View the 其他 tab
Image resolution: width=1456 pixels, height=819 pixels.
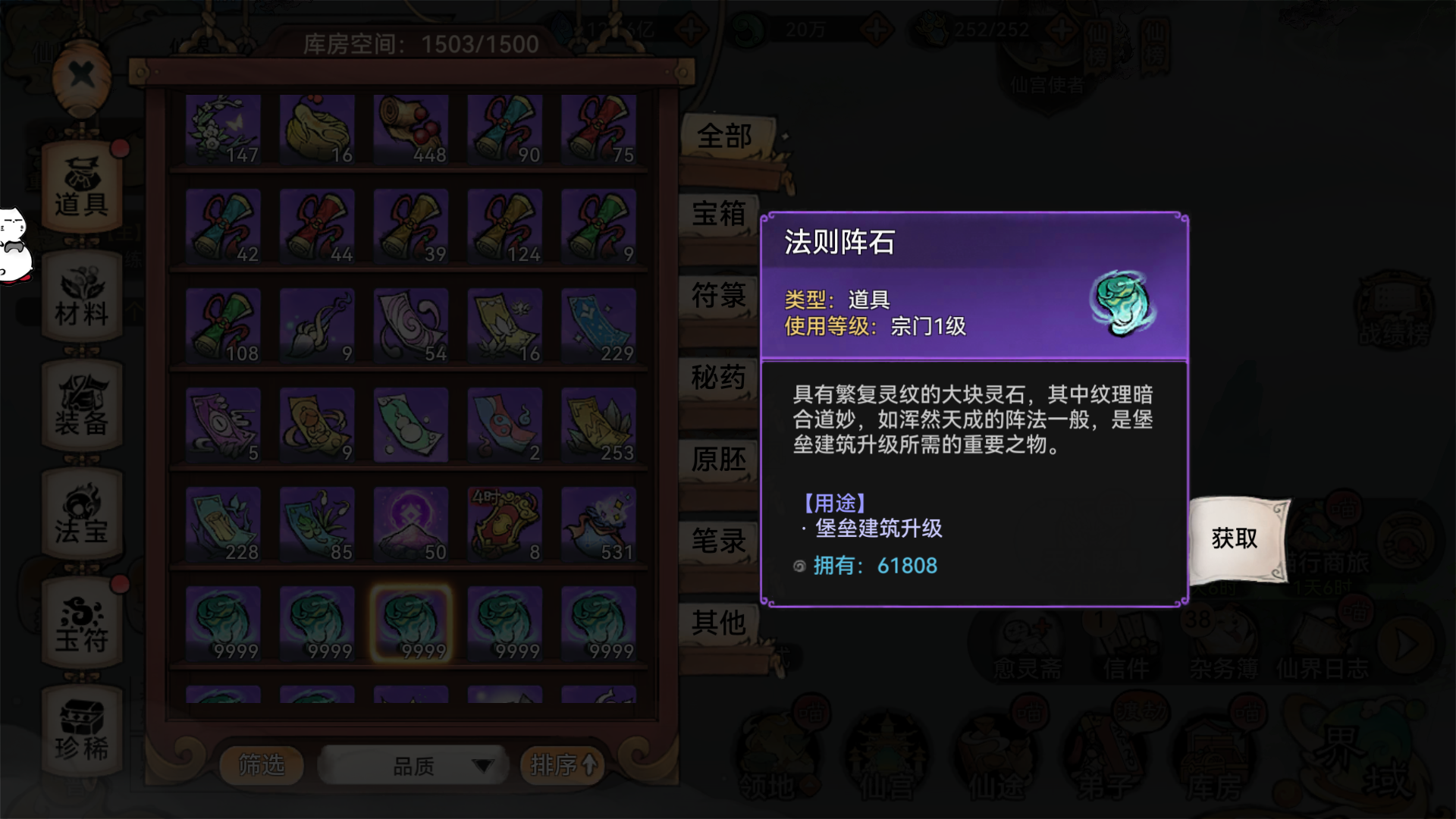[x=717, y=622]
